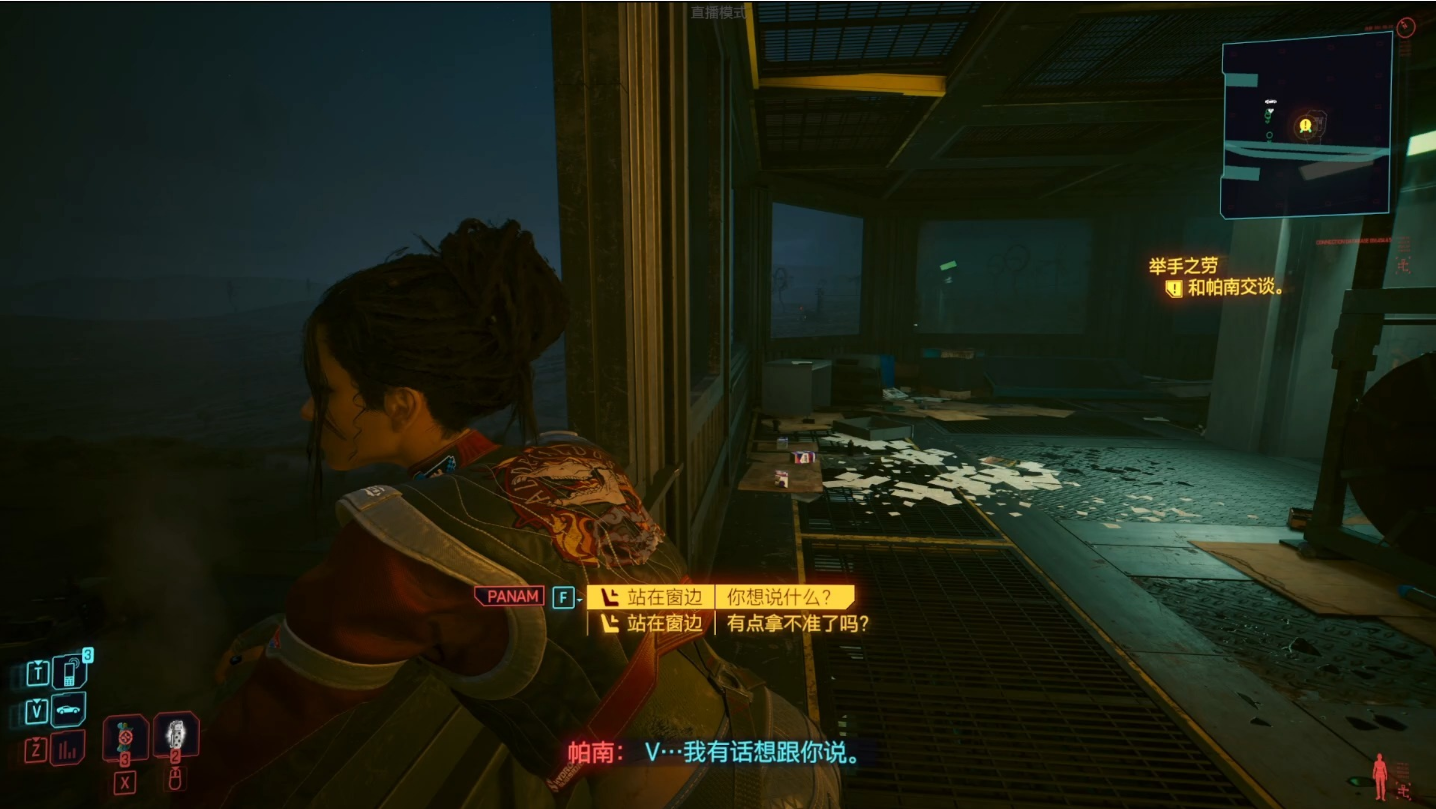Select the red signal-bars icon
This screenshot has height=809, width=1436.
[x=68, y=747]
